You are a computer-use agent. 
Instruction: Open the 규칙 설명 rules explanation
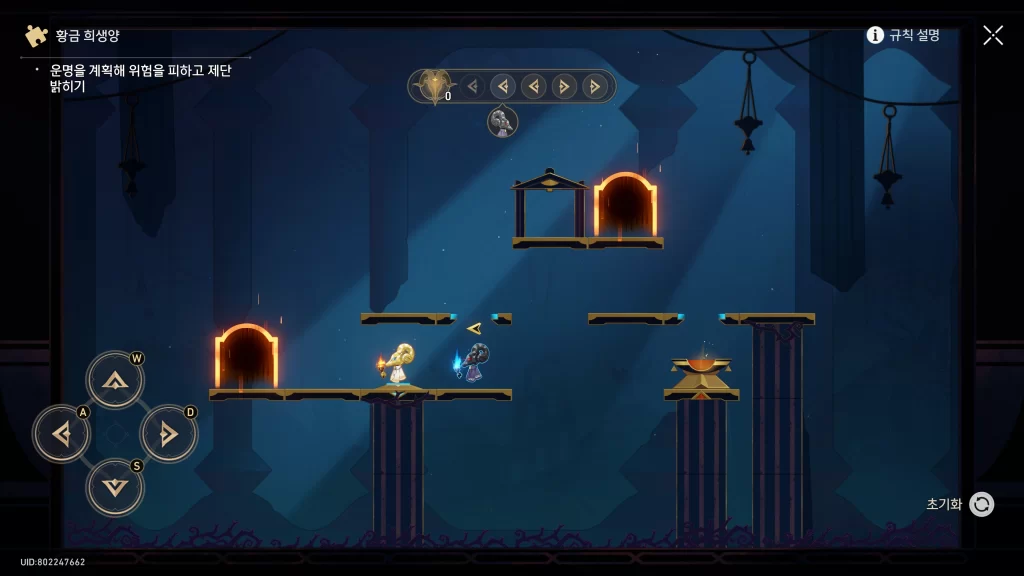(x=903, y=35)
